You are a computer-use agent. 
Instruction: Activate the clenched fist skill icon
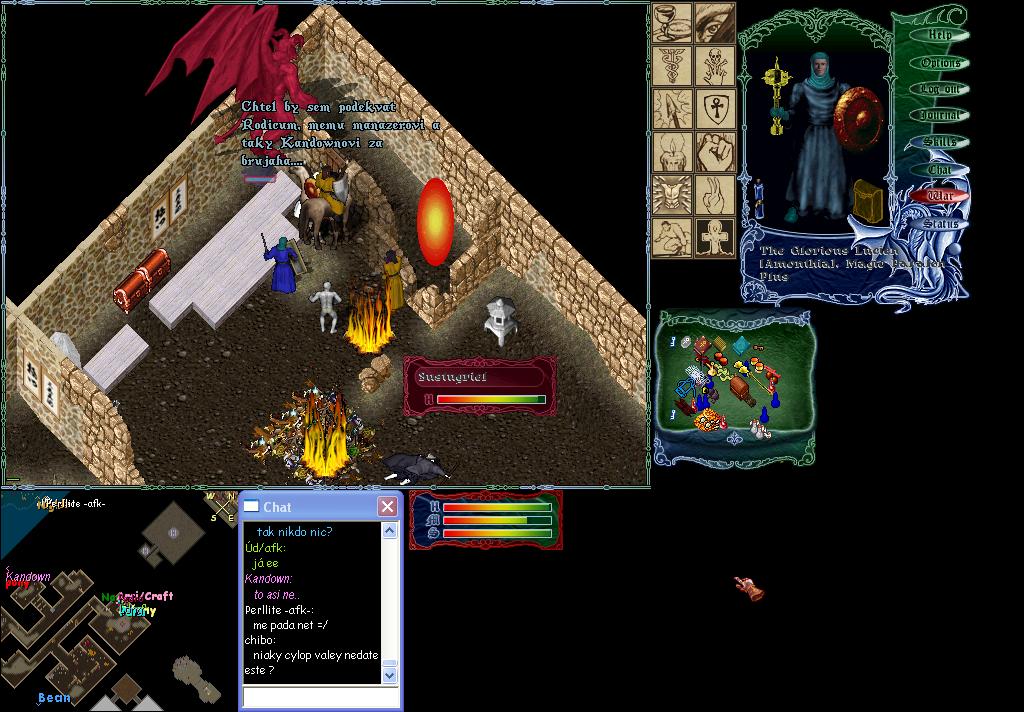coord(714,152)
